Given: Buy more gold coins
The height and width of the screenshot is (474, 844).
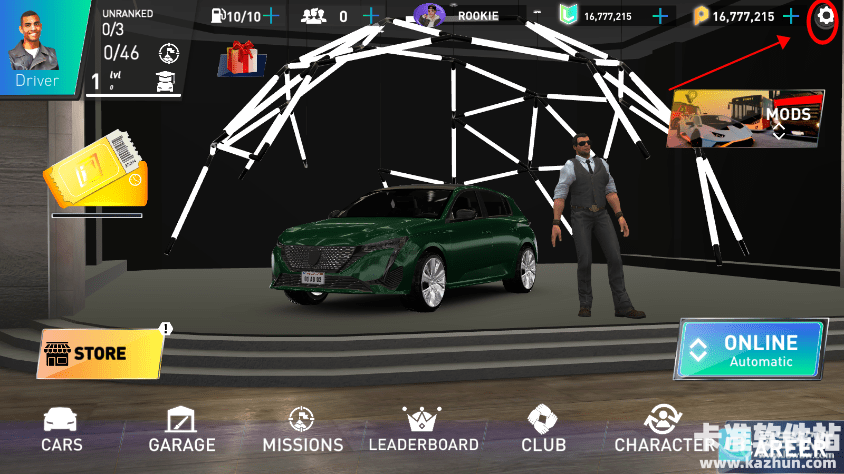Looking at the screenshot, I should pos(792,16).
